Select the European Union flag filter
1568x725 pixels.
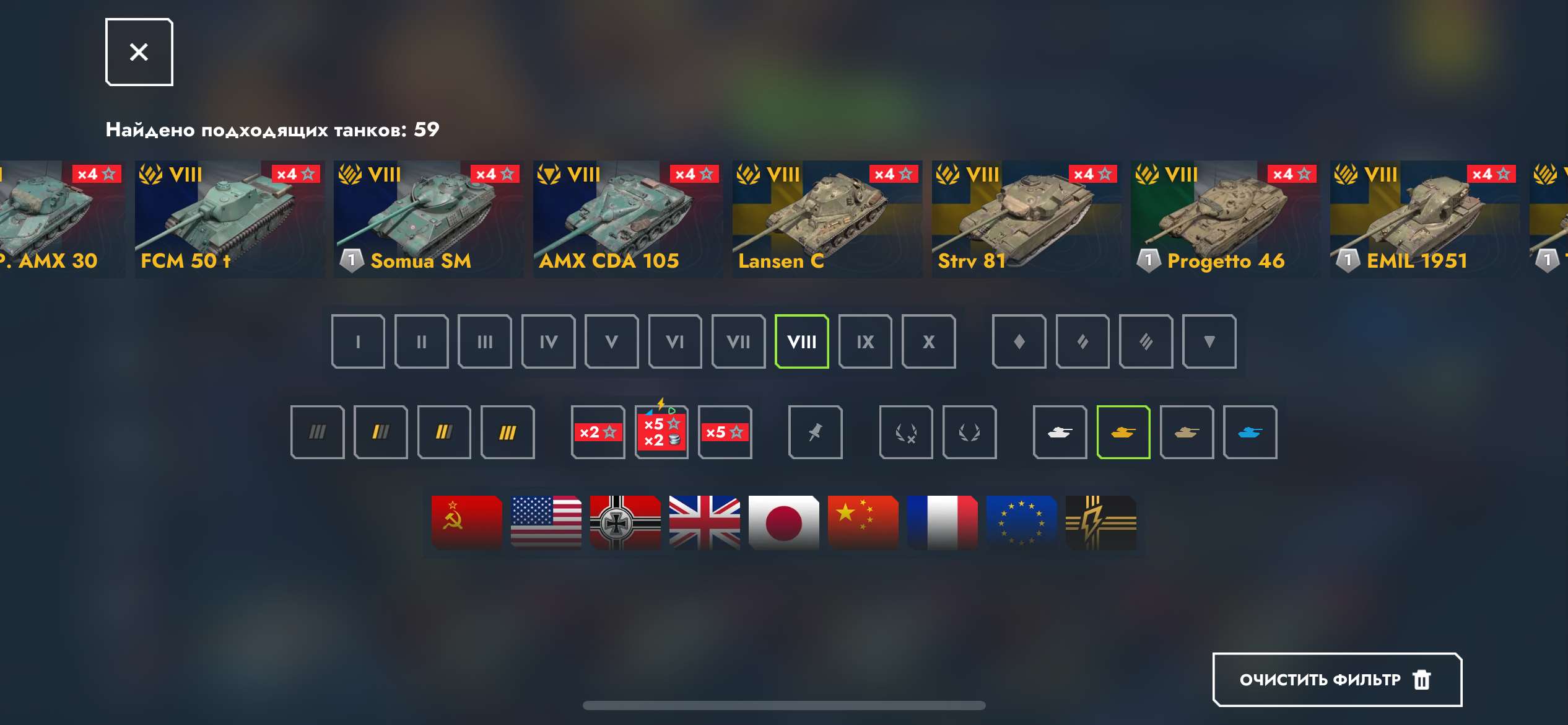pos(1021,522)
